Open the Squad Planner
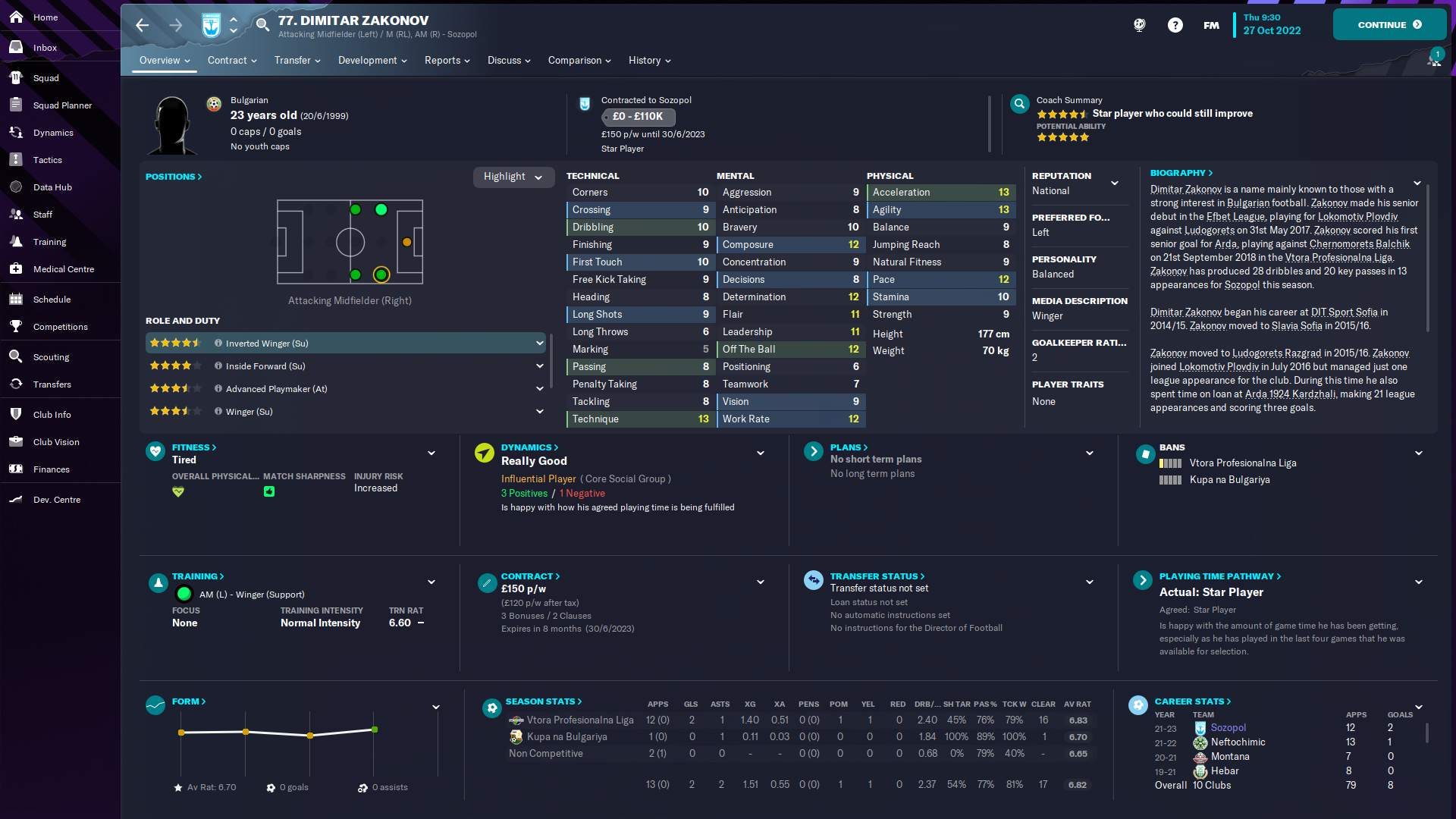This screenshot has height=819, width=1456. coord(64,105)
